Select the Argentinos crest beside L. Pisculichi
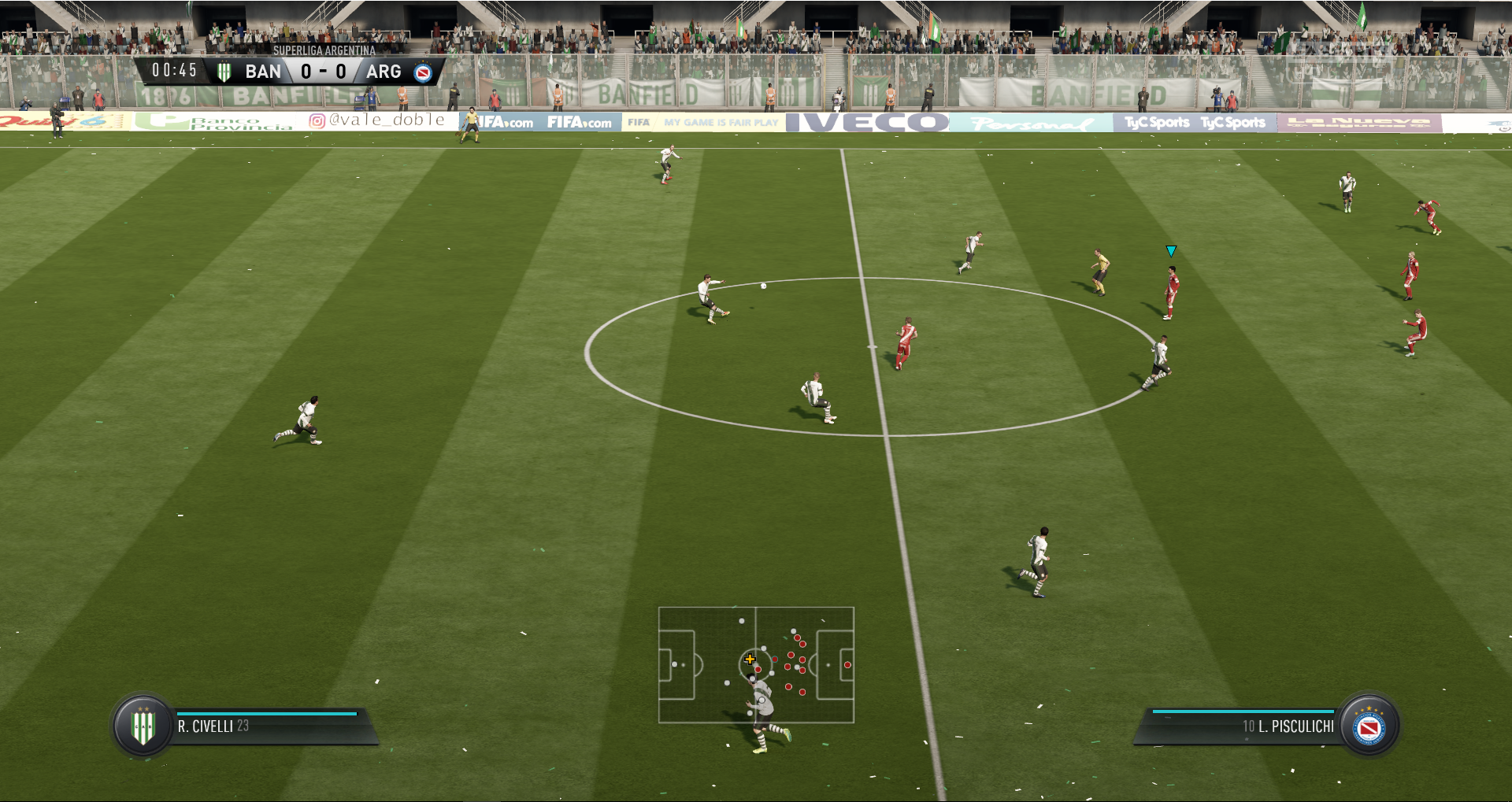 pos(1369,726)
